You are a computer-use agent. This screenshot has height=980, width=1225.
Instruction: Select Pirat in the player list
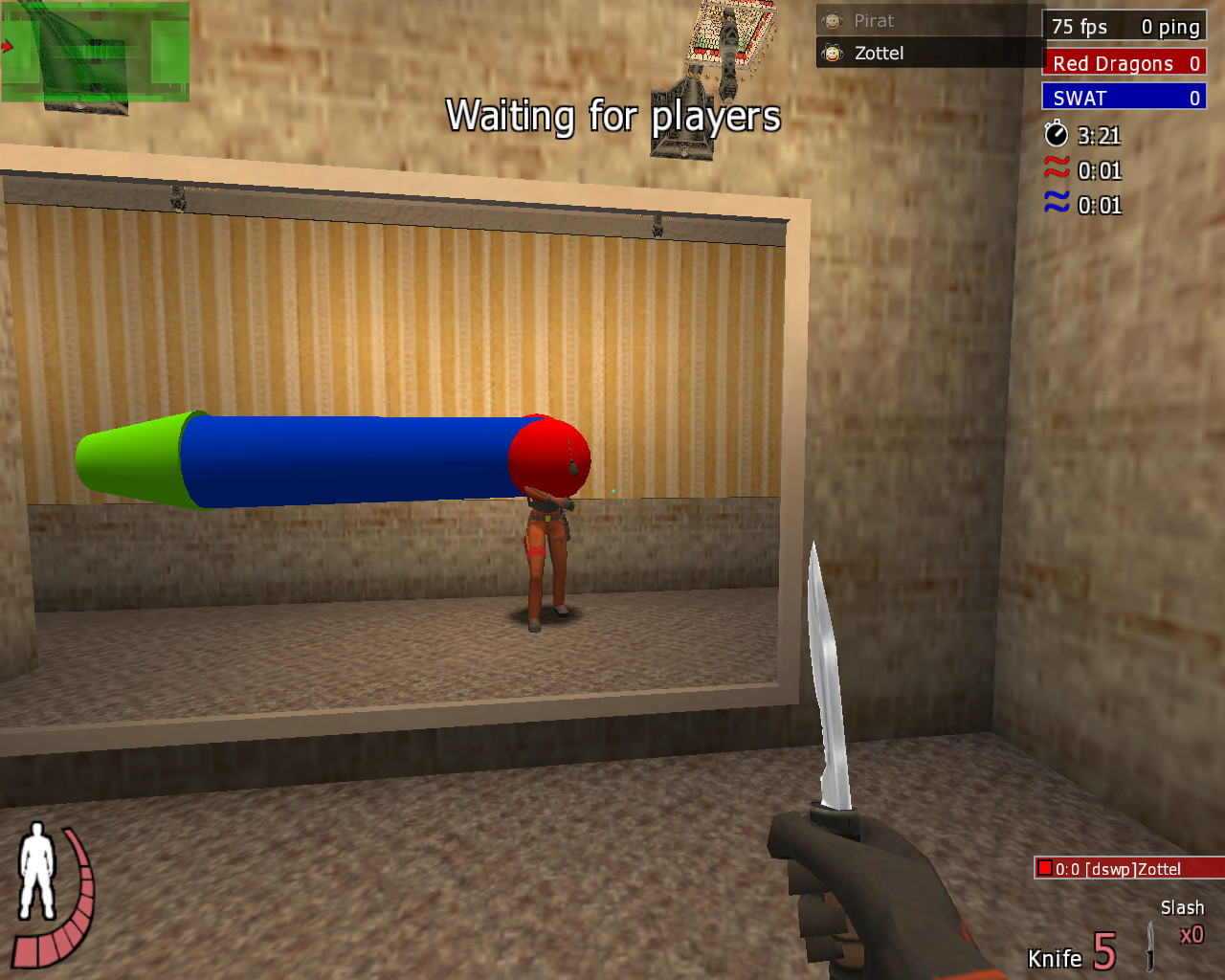(x=873, y=21)
